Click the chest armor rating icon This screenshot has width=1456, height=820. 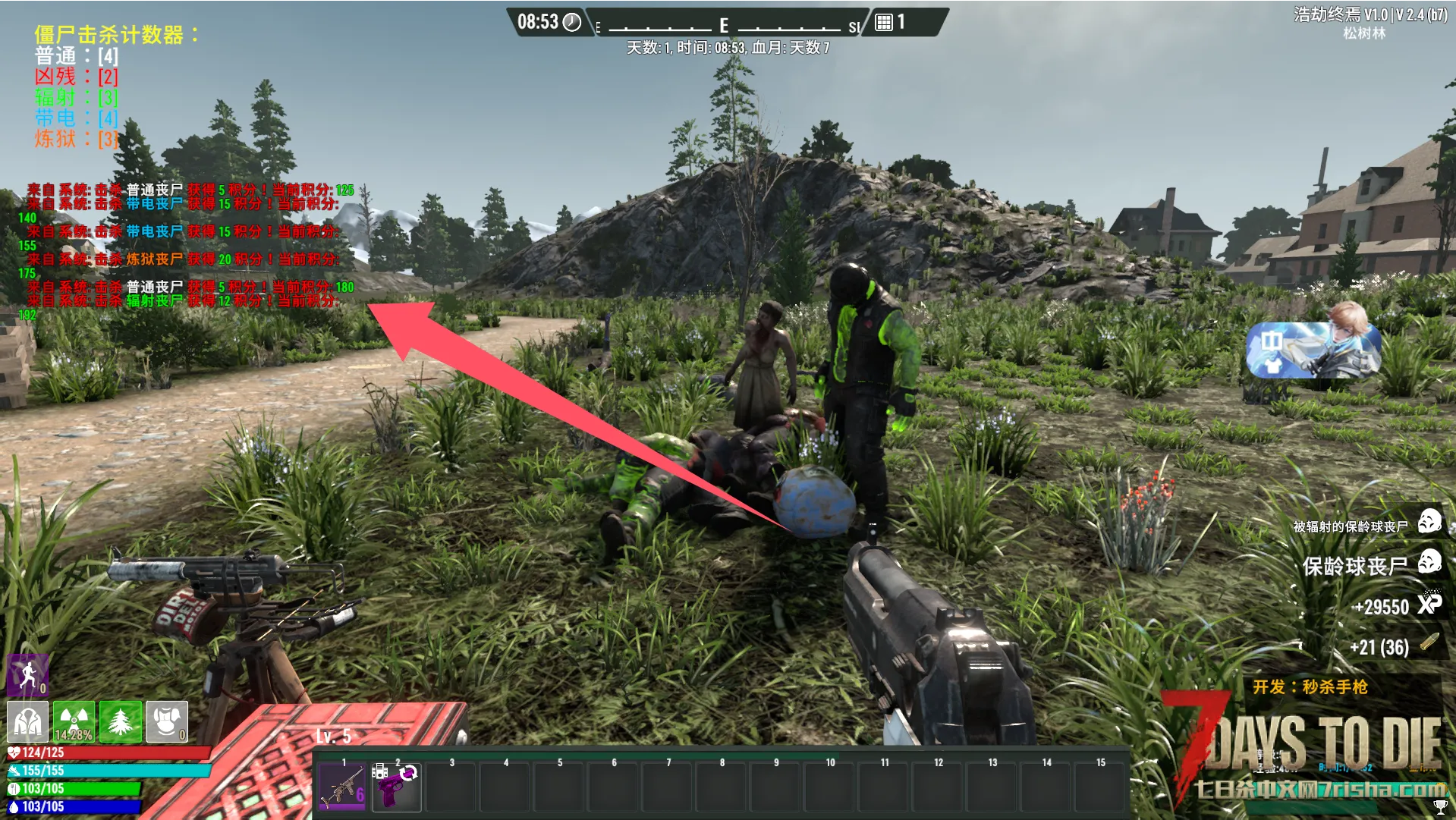[167, 721]
